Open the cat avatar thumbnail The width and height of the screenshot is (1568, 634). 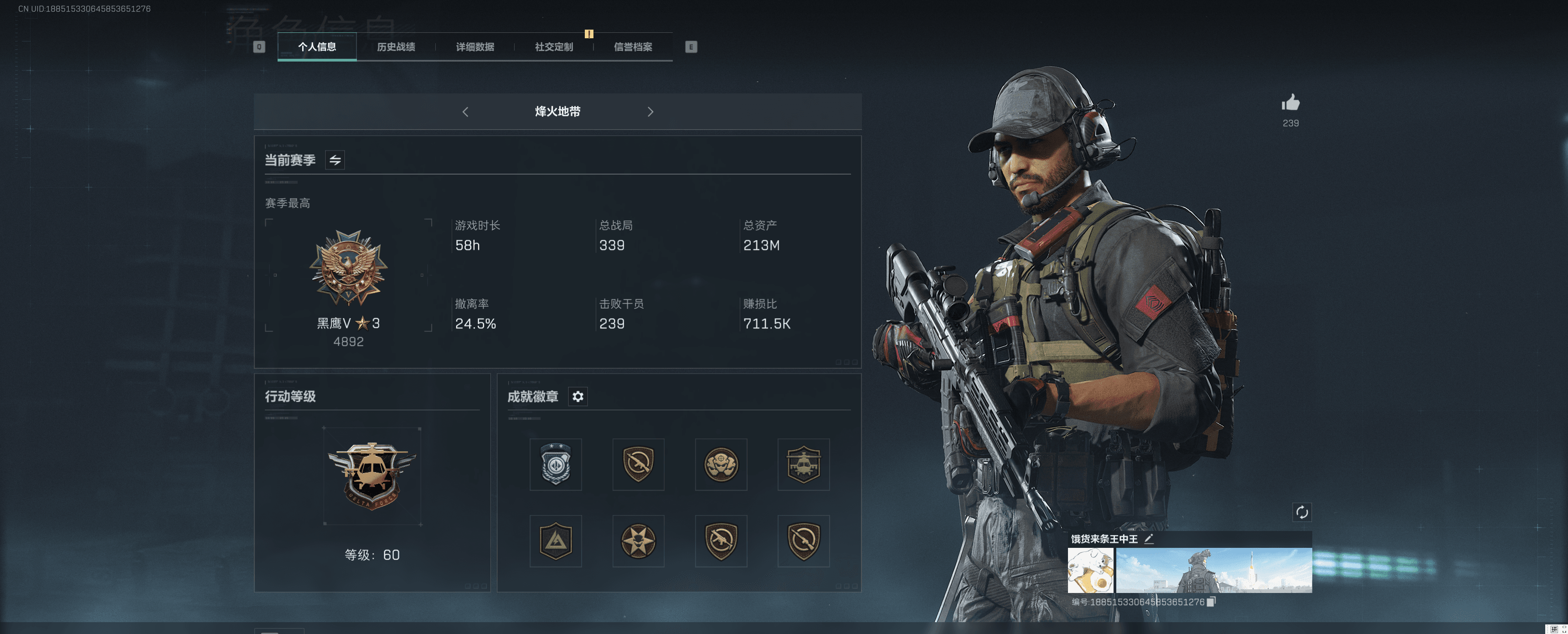(x=1090, y=570)
